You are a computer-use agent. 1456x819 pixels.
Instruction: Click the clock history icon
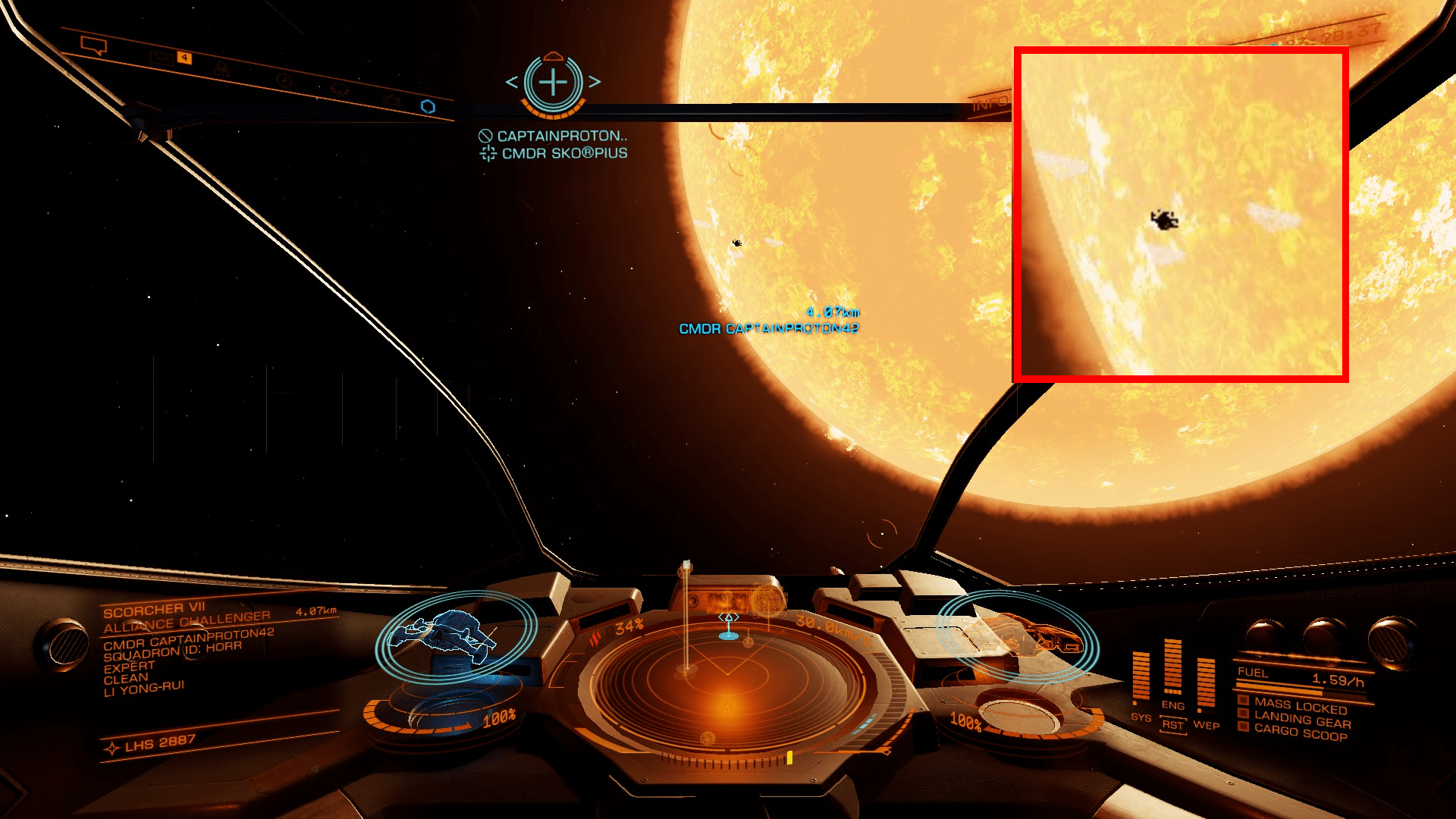point(284,80)
